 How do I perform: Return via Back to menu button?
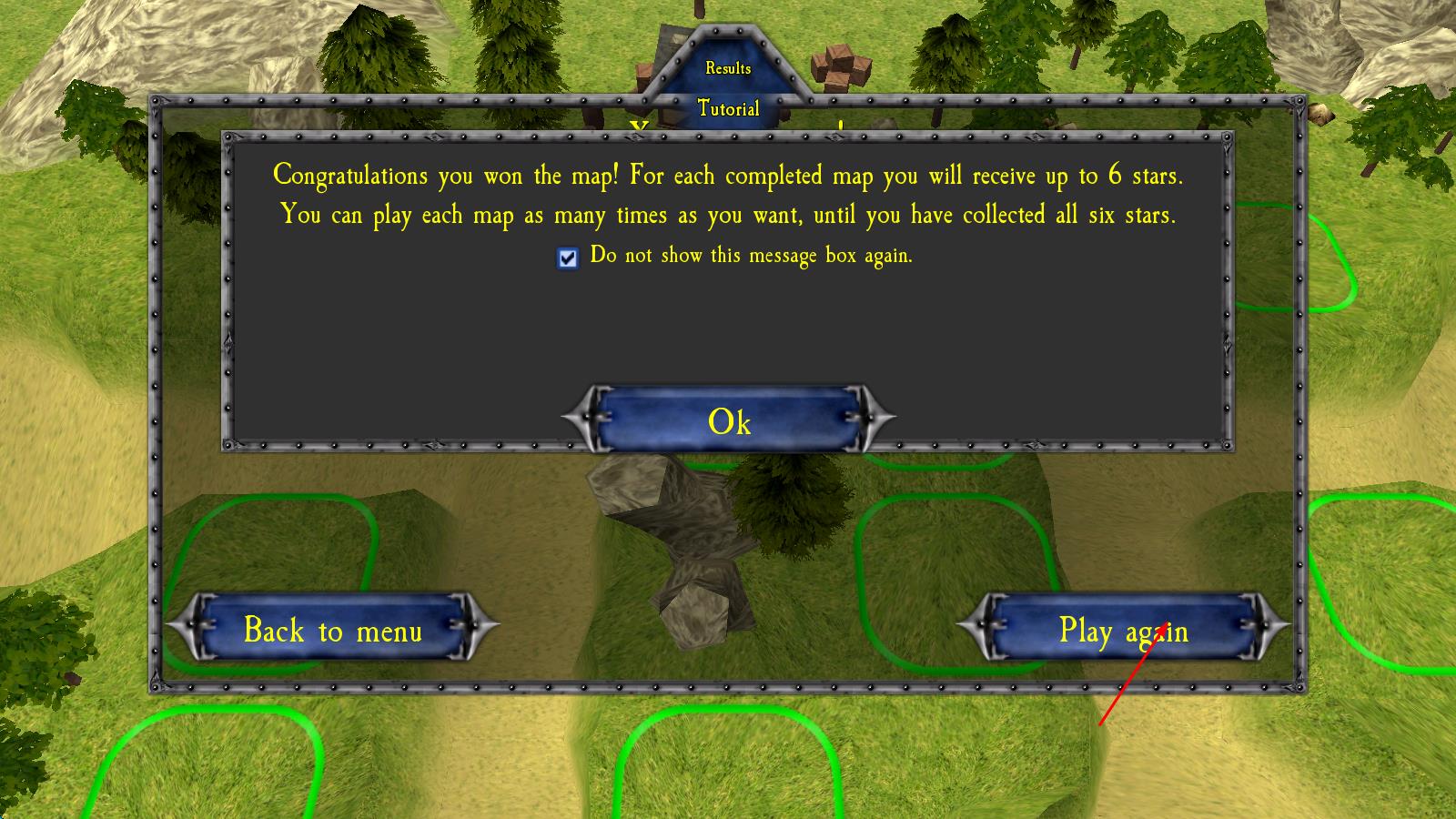pos(333,629)
